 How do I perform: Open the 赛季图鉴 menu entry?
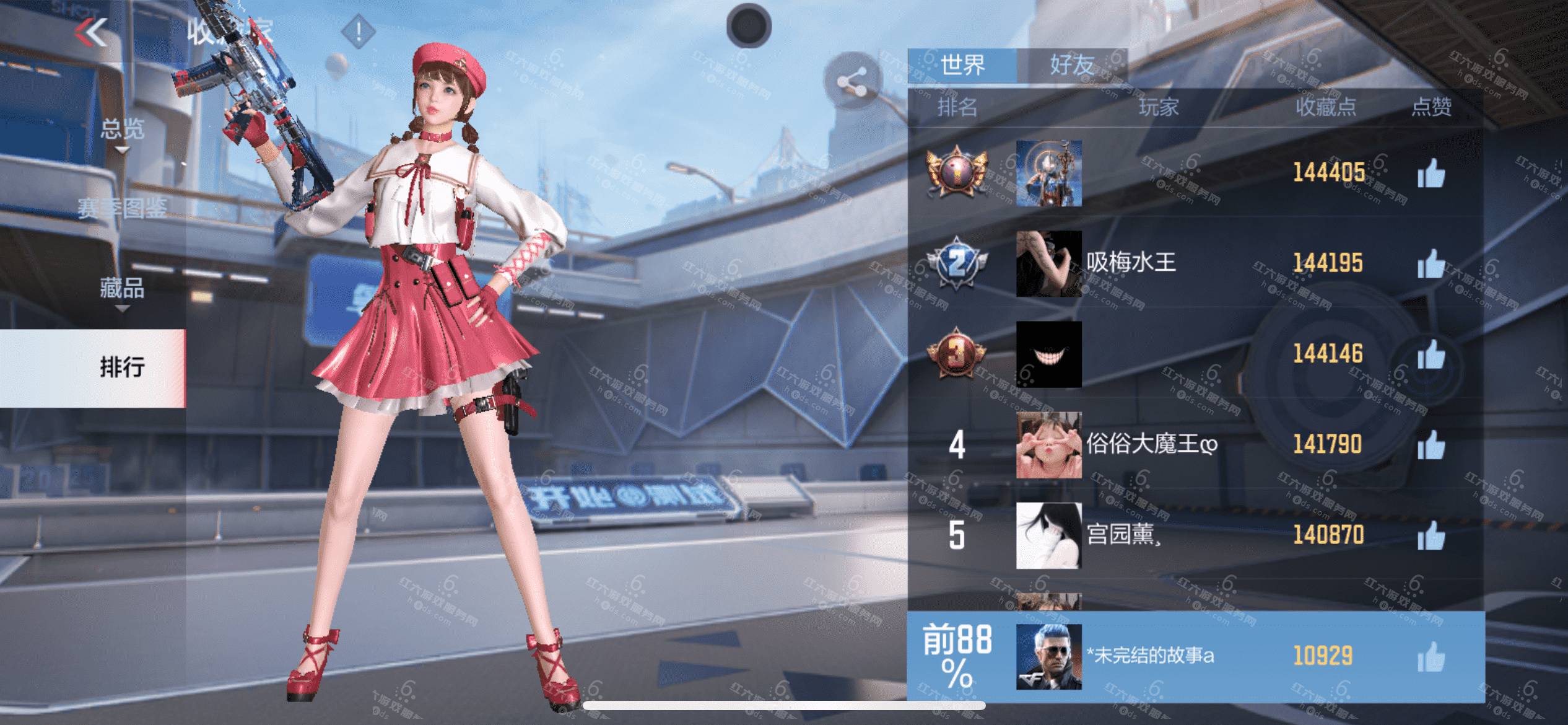click(x=122, y=209)
